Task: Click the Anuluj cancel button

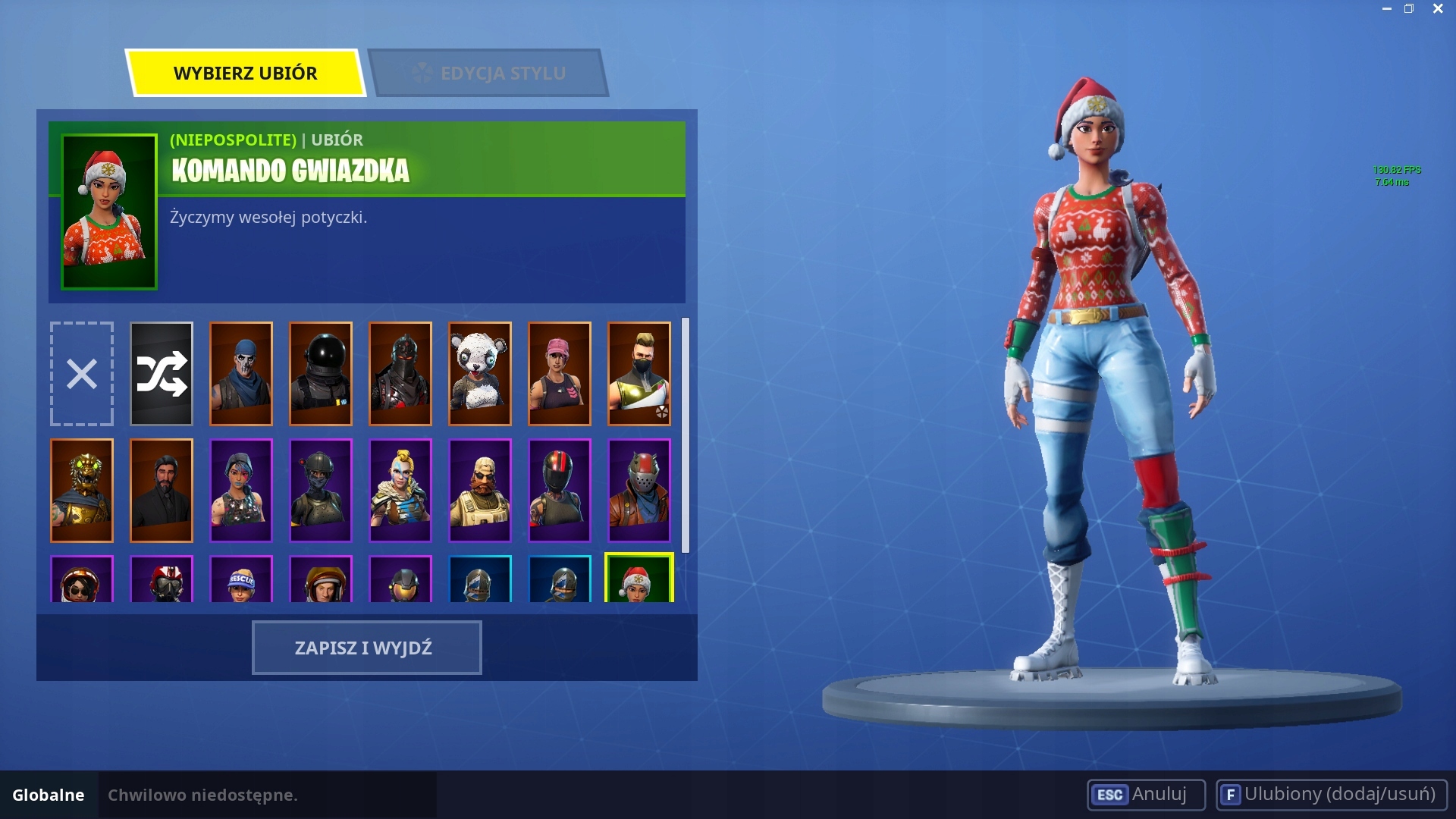Action: coord(1145,795)
